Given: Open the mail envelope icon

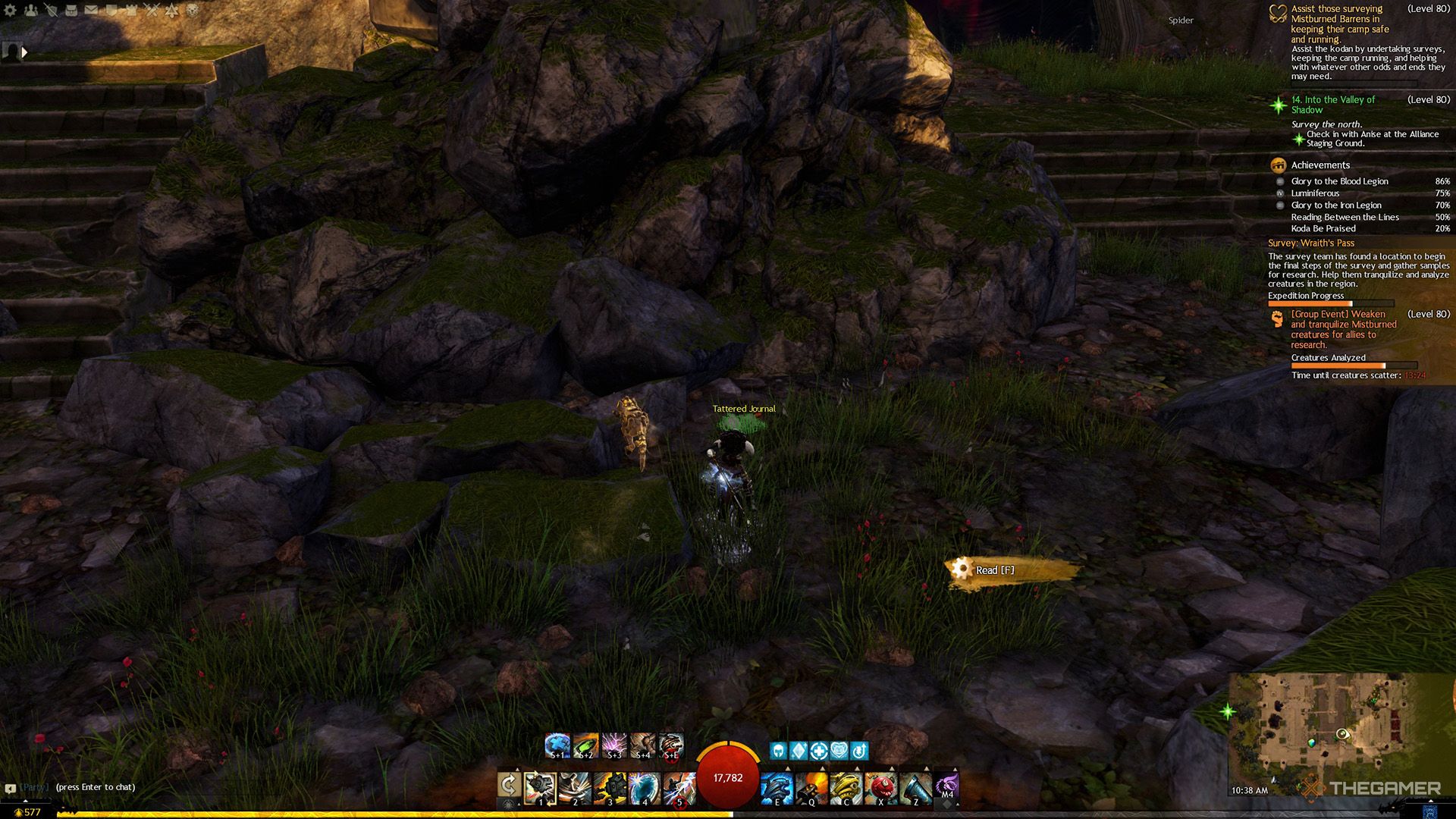Looking at the screenshot, I should [x=91, y=10].
